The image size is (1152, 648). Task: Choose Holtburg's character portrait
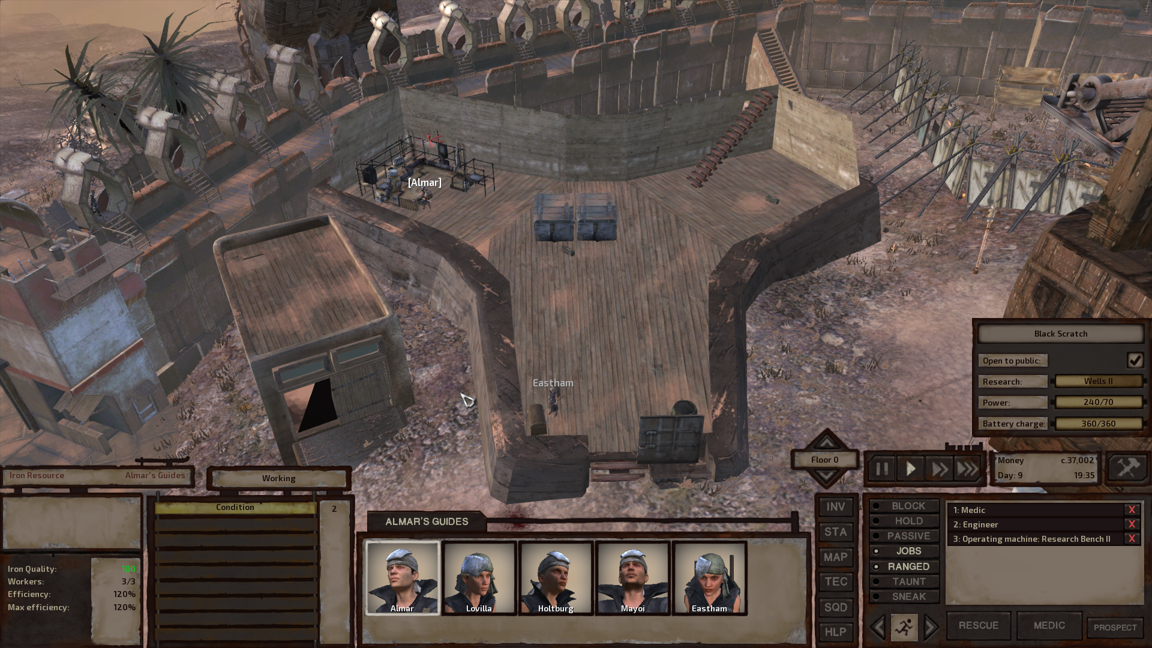[x=555, y=577]
